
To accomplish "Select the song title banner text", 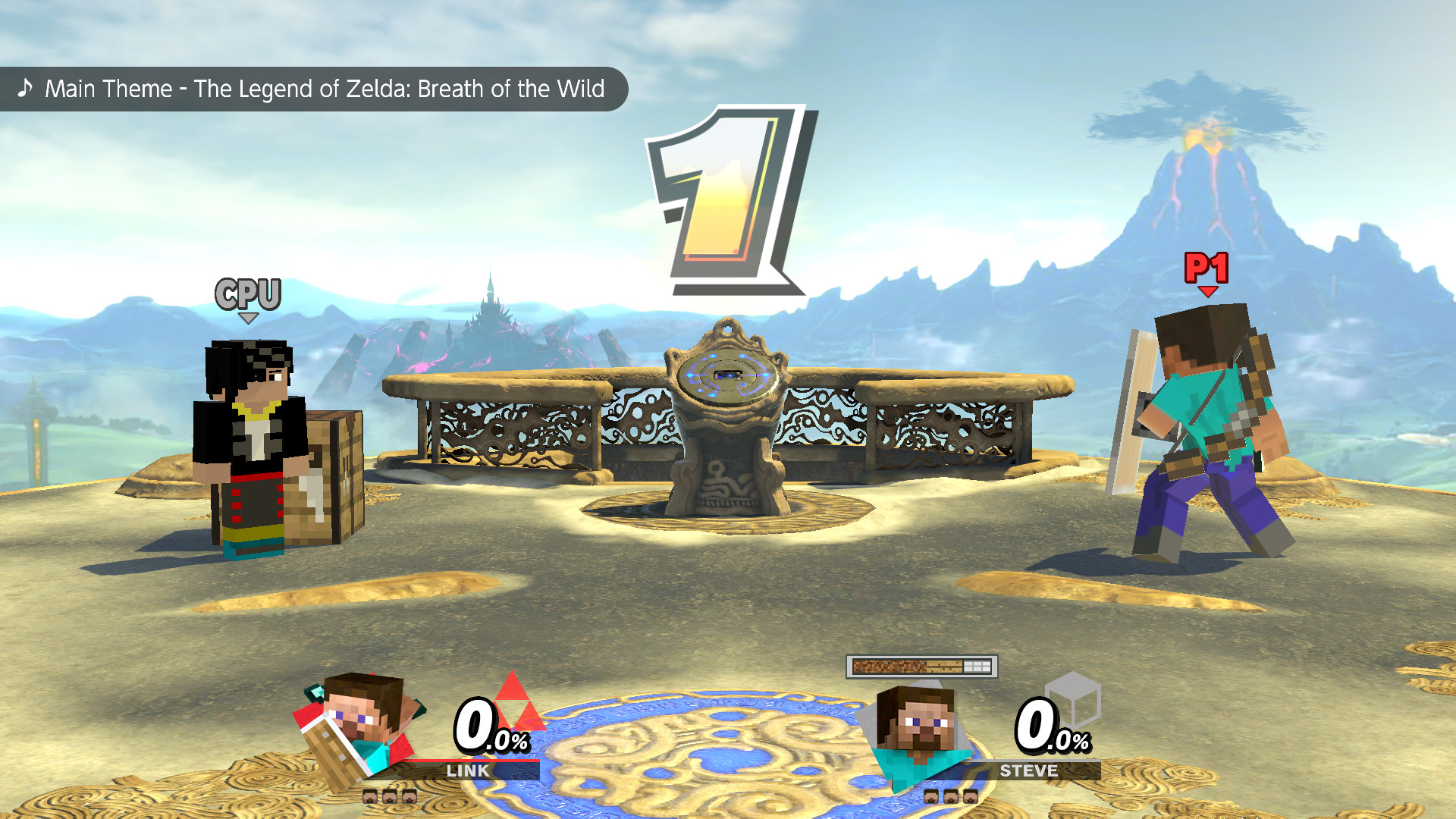I will [325, 89].
